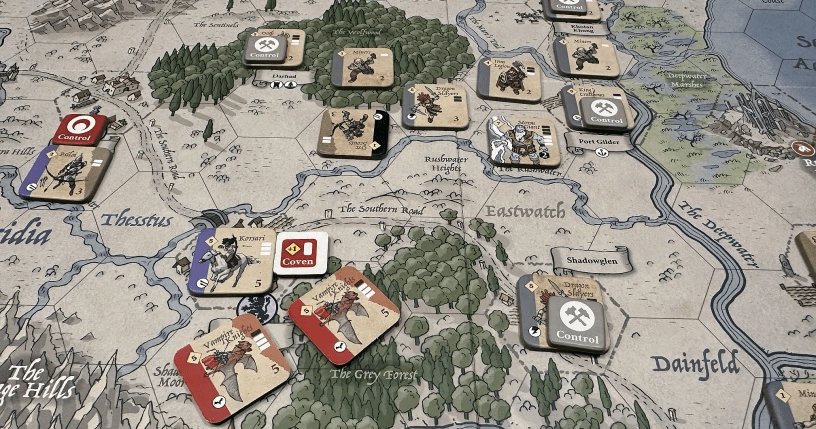The height and width of the screenshot is (429, 816).
Task: Select the archer unit on the purple-edged token
Action: click(65, 174)
